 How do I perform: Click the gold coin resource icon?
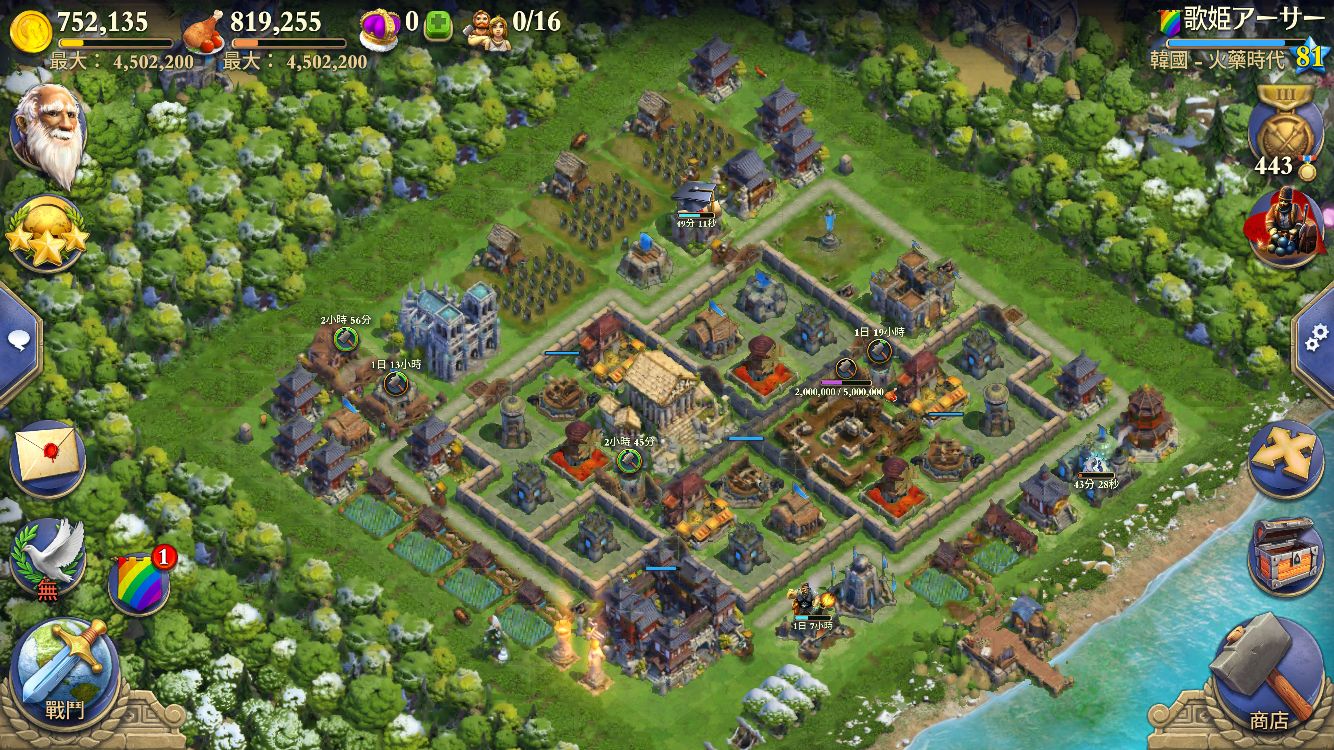pos(30,30)
